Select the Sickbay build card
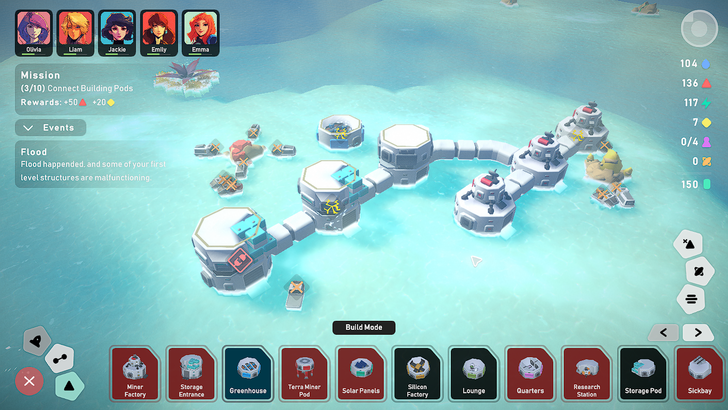This screenshot has width=728, height=410. 700,373
